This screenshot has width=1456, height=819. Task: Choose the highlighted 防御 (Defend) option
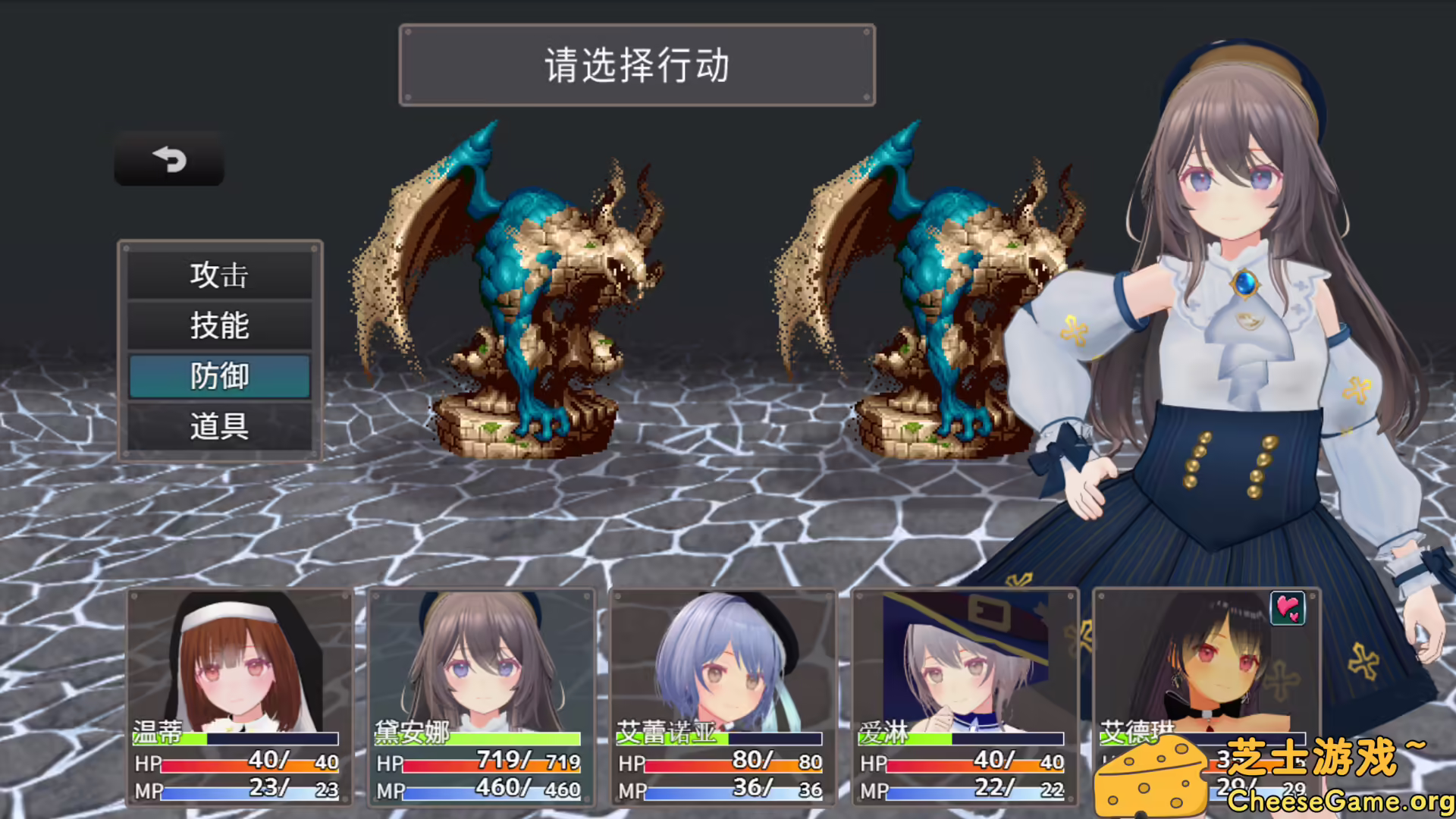(220, 376)
